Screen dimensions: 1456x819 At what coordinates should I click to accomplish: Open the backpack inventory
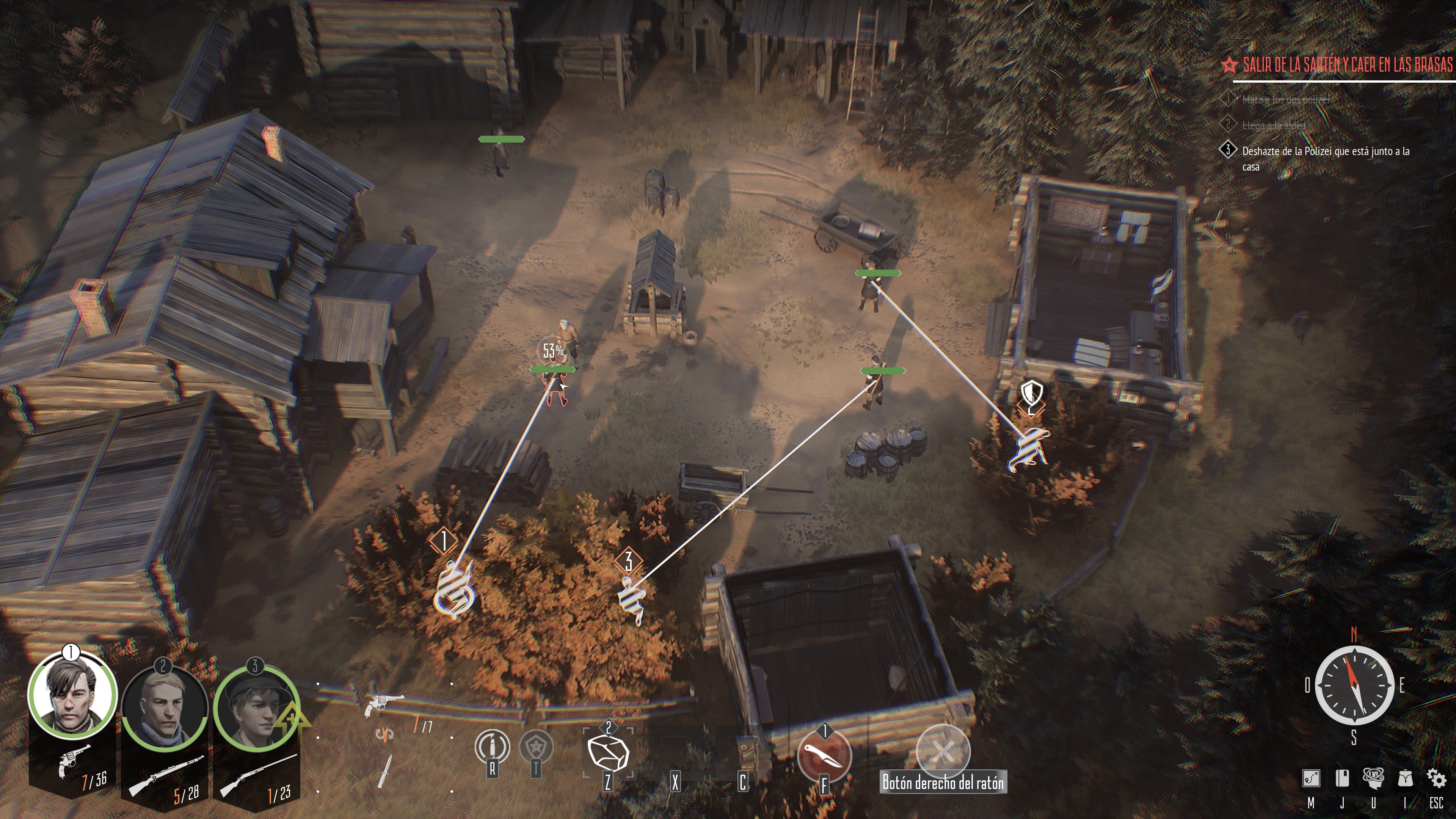[1404, 778]
